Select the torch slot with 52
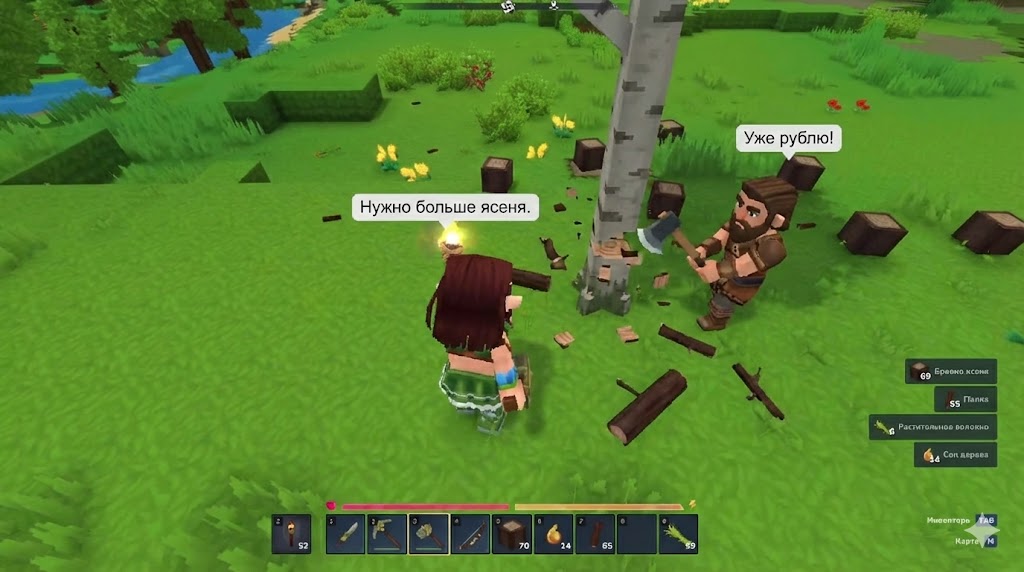This screenshot has width=1024, height=572. coord(290,534)
